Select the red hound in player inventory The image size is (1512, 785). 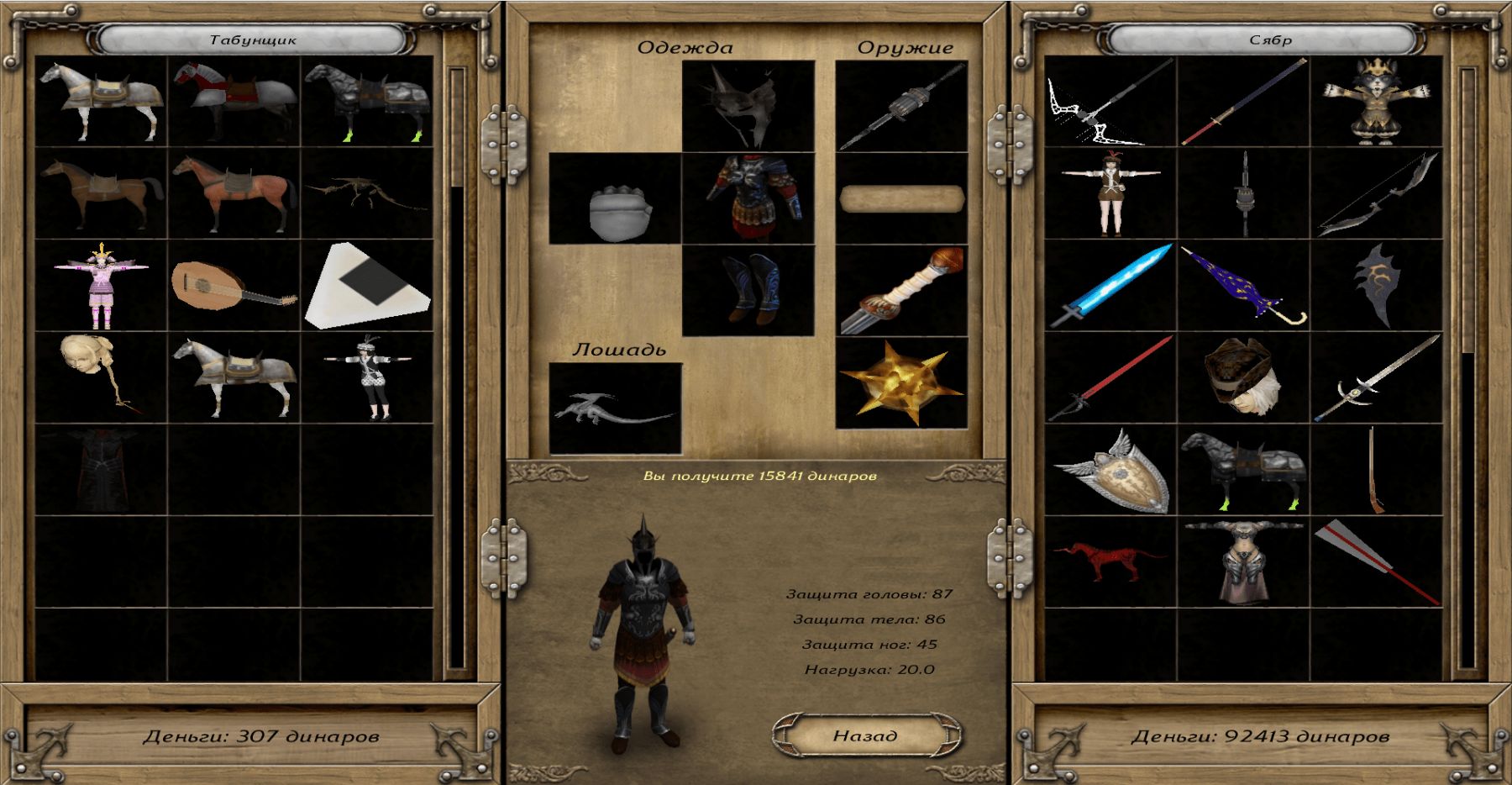click(1110, 561)
